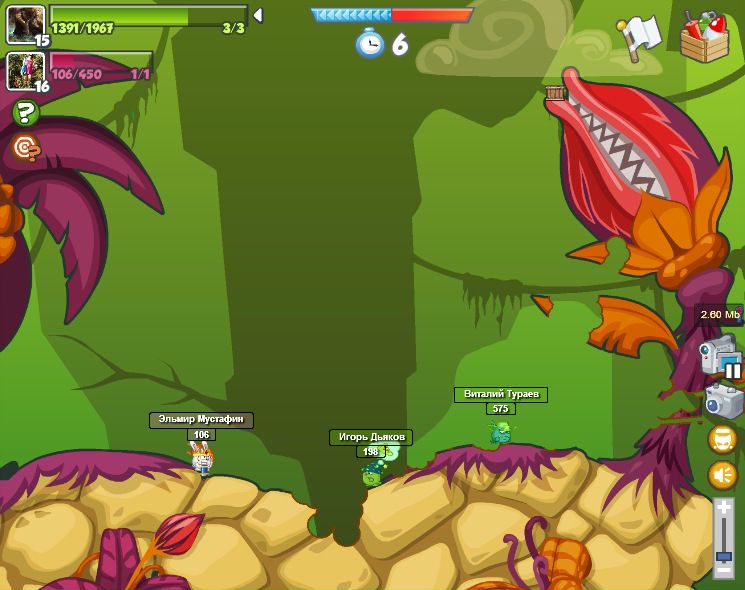Image resolution: width=745 pixels, height=590 pixels.
Task: Open help with the green question mark
Action: coord(25,113)
